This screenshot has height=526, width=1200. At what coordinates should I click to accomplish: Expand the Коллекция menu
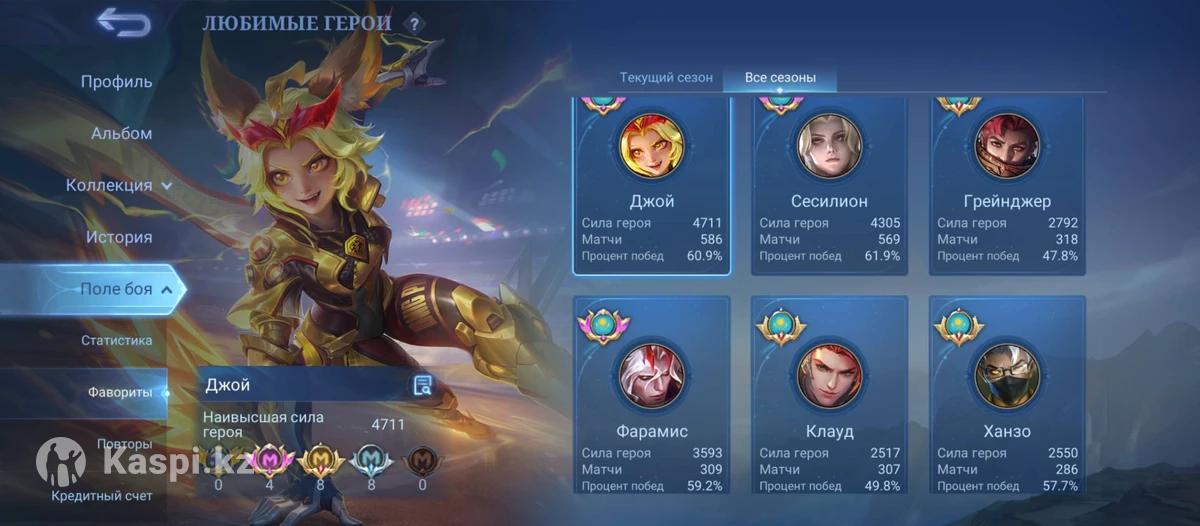click(x=119, y=186)
